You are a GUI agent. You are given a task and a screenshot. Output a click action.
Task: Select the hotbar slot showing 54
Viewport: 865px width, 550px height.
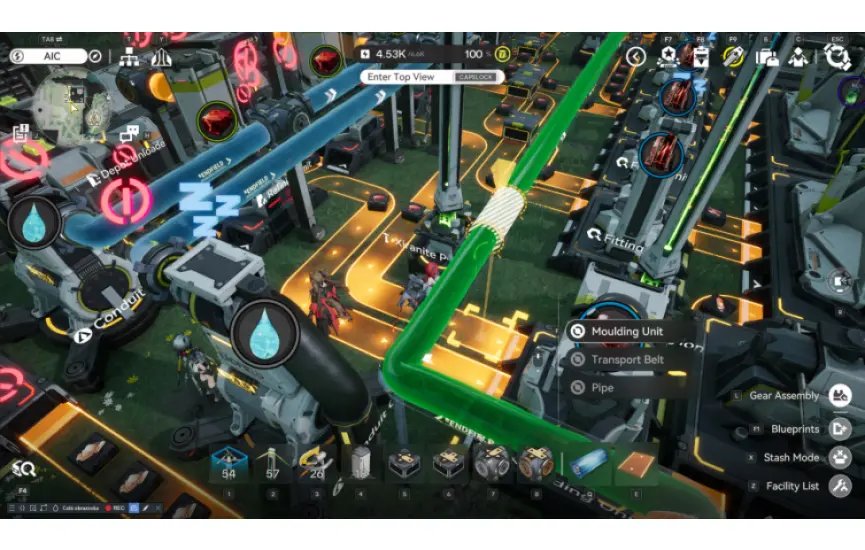pyautogui.click(x=229, y=466)
